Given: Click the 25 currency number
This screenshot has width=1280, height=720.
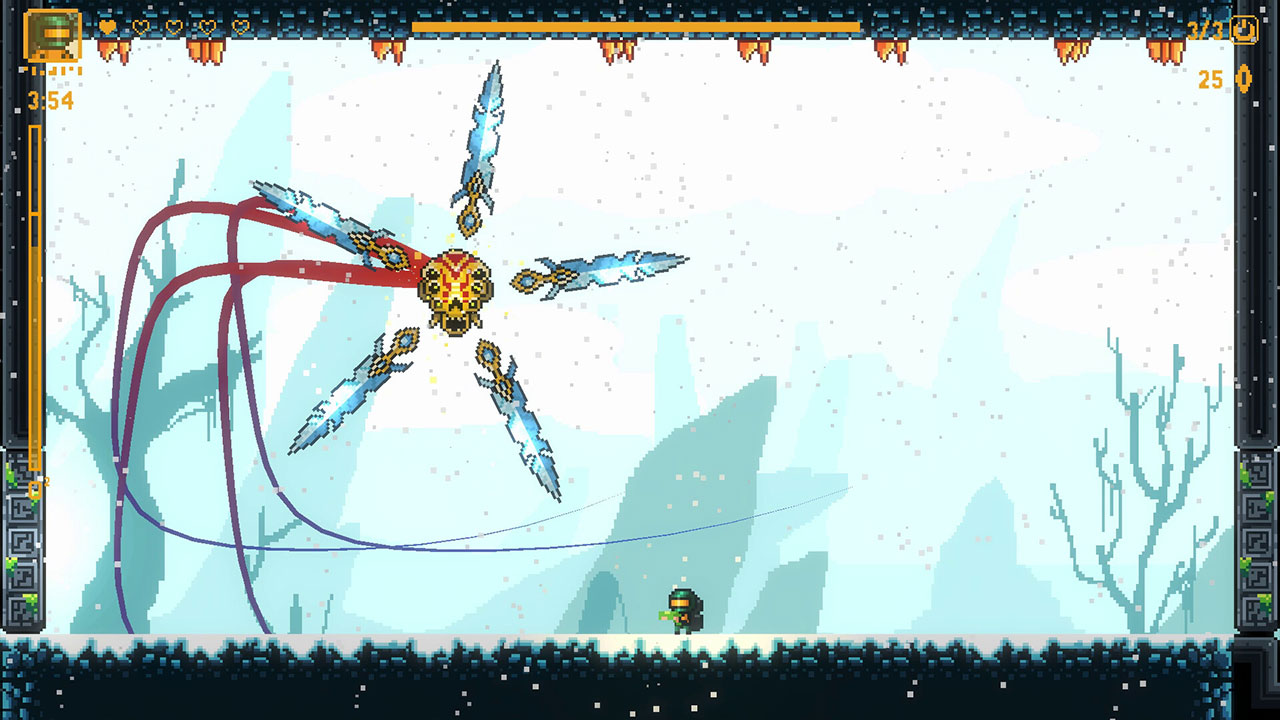Looking at the screenshot, I should click(1209, 79).
